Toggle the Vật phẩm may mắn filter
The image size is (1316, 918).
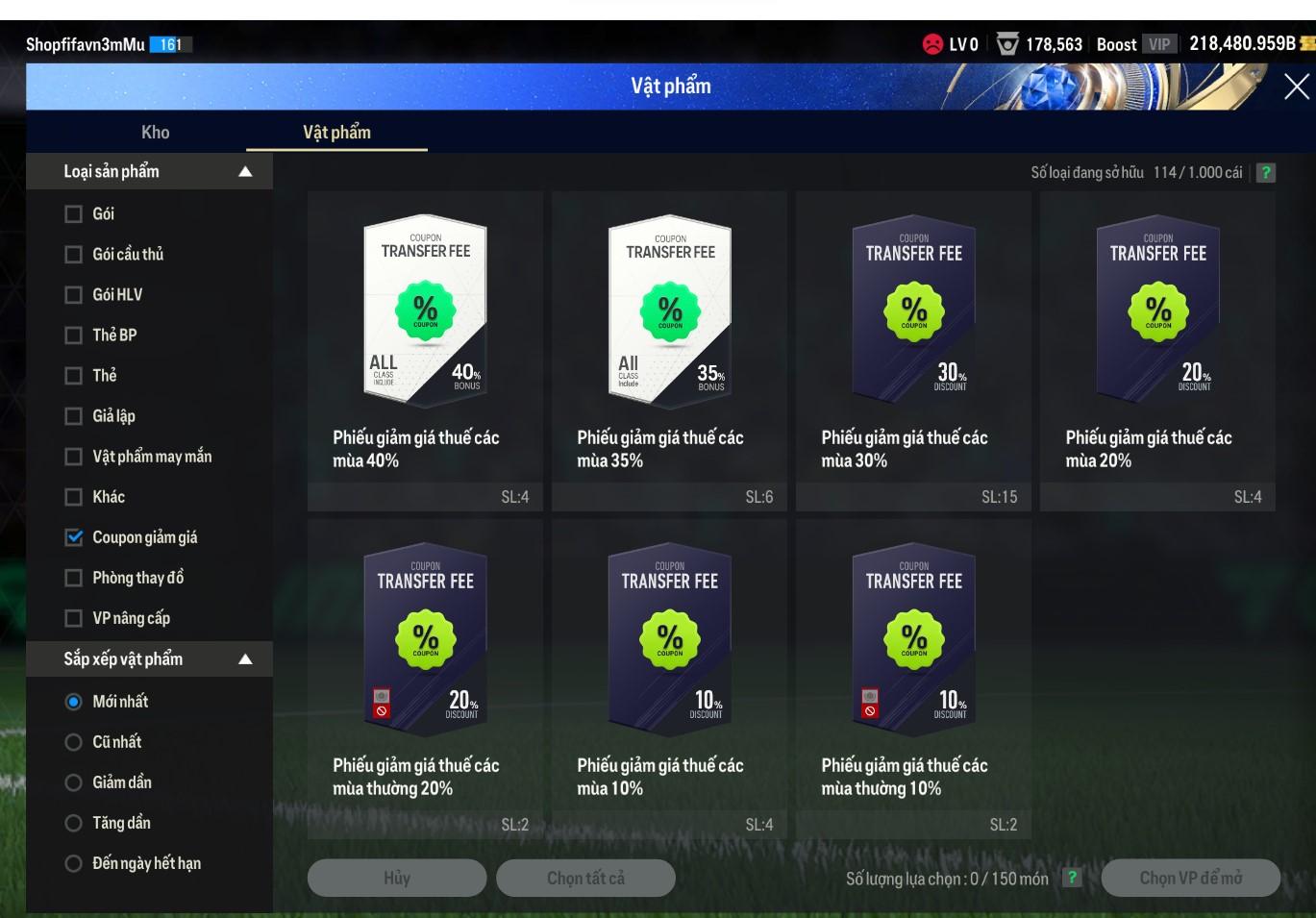coord(73,457)
